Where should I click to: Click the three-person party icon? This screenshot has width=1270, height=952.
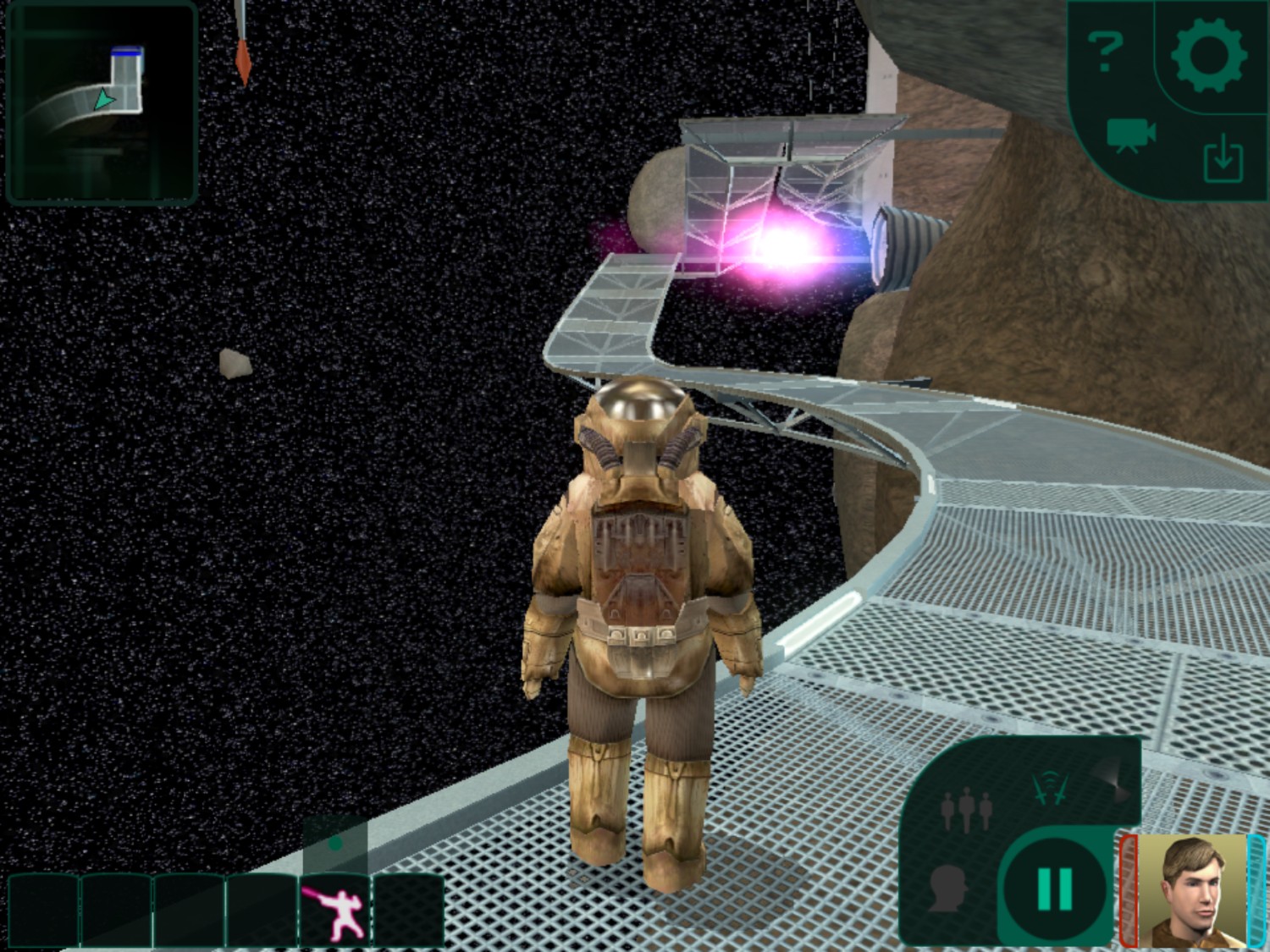tap(966, 809)
